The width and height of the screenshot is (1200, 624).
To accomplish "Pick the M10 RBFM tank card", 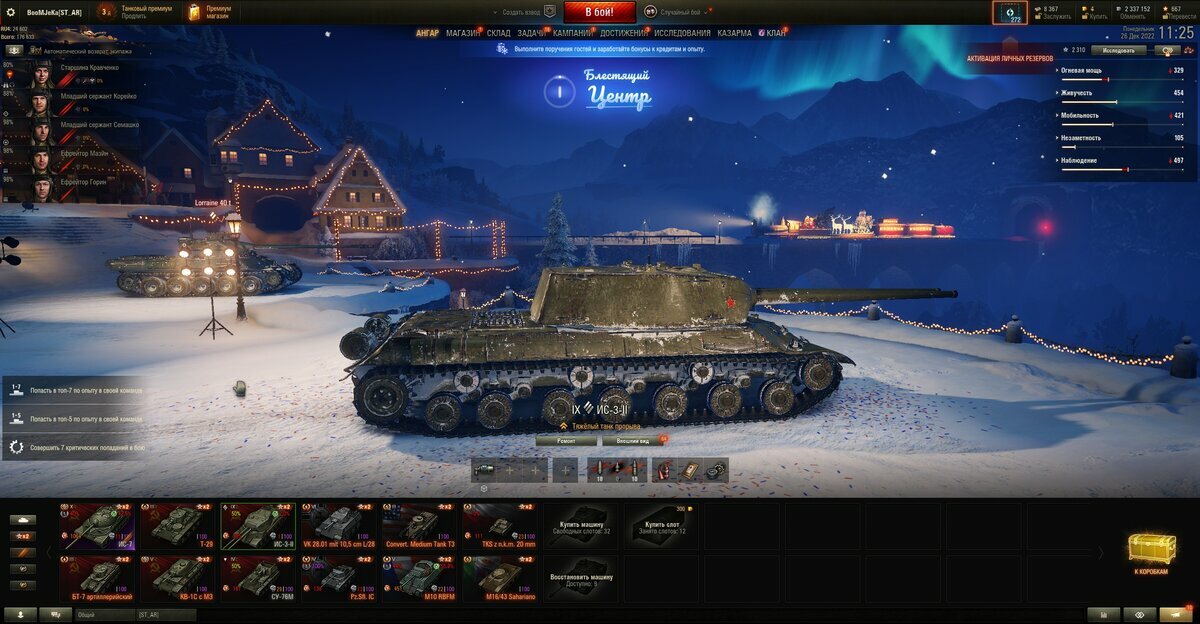I will 420,577.
